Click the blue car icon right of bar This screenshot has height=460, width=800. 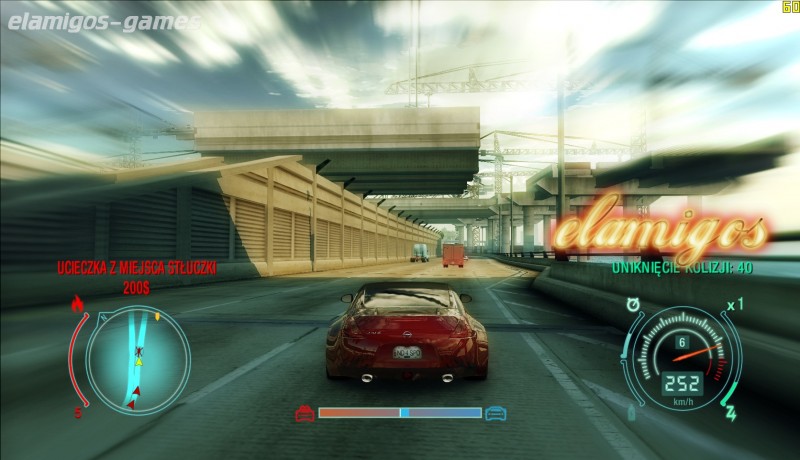pyautogui.click(x=495, y=412)
